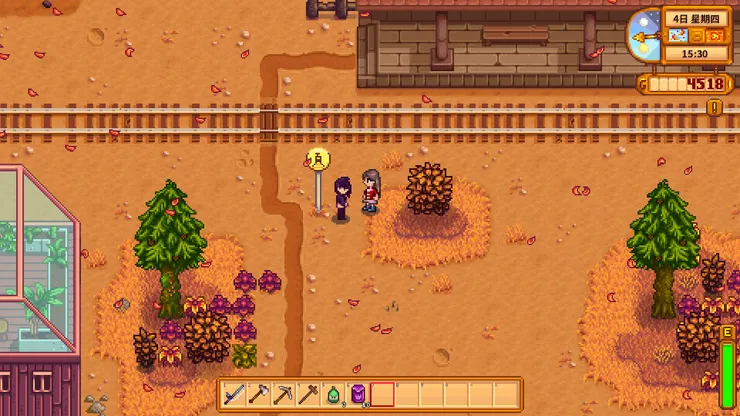Open the quest journal exclamation icon
Image resolution: width=740 pixels, height=416 pixels.
715,106
